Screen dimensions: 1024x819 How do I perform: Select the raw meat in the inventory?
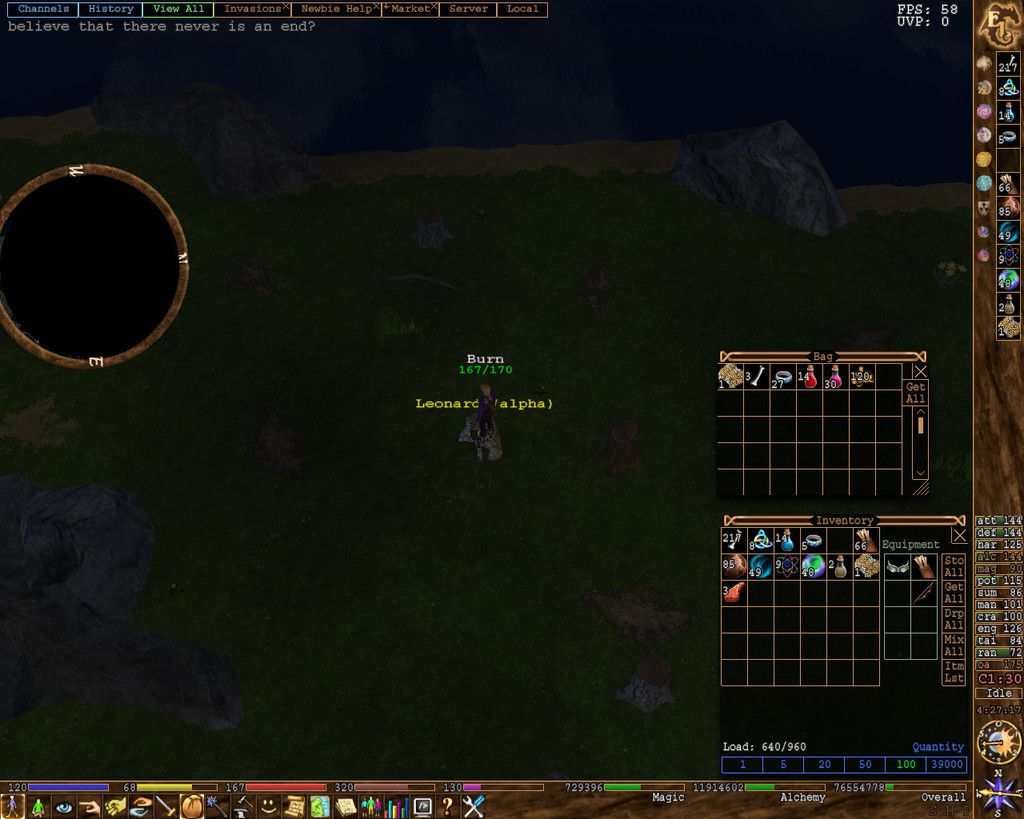[x=734, y=592]
